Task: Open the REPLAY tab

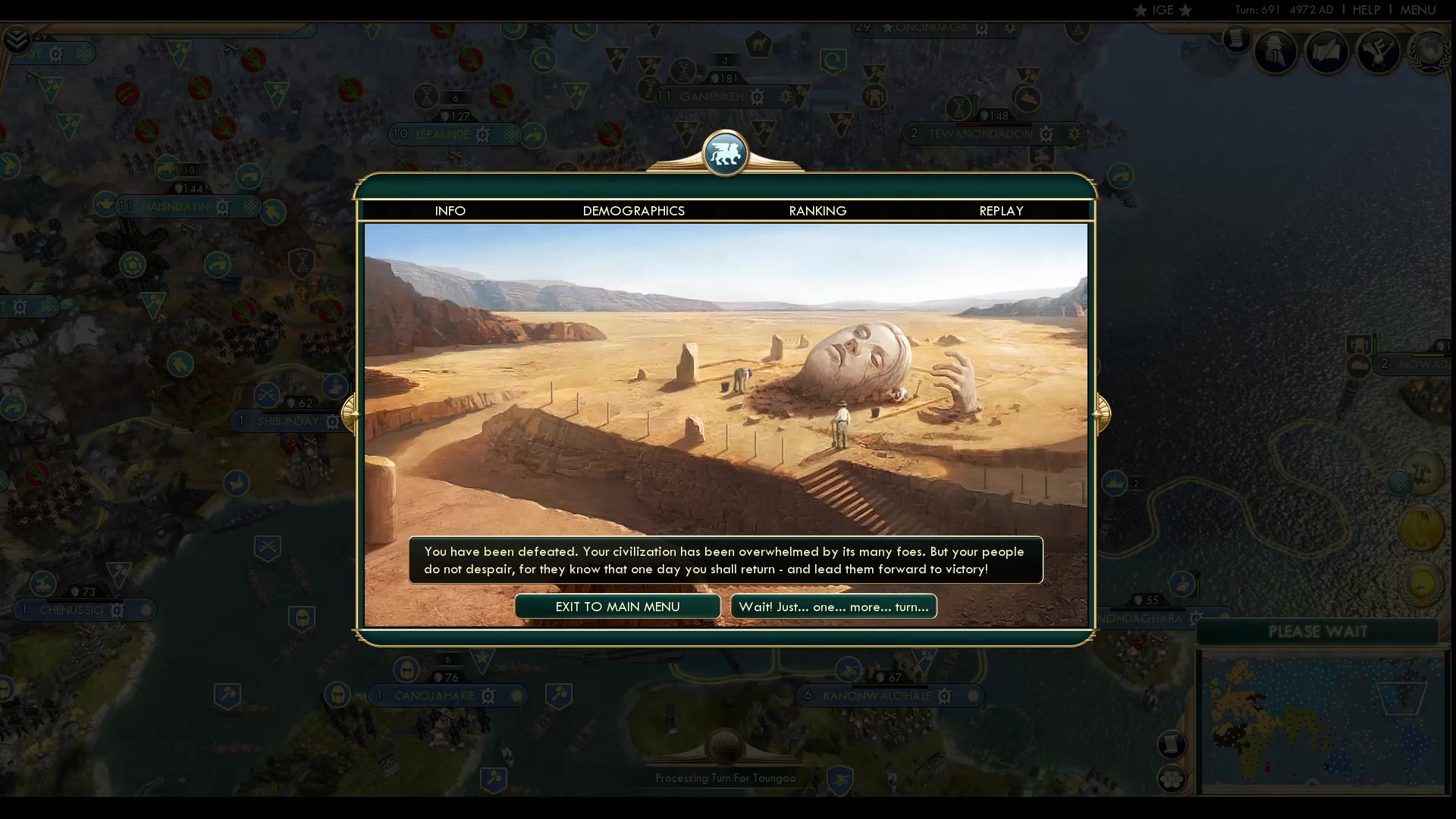Action: [x=1001, y=211]
